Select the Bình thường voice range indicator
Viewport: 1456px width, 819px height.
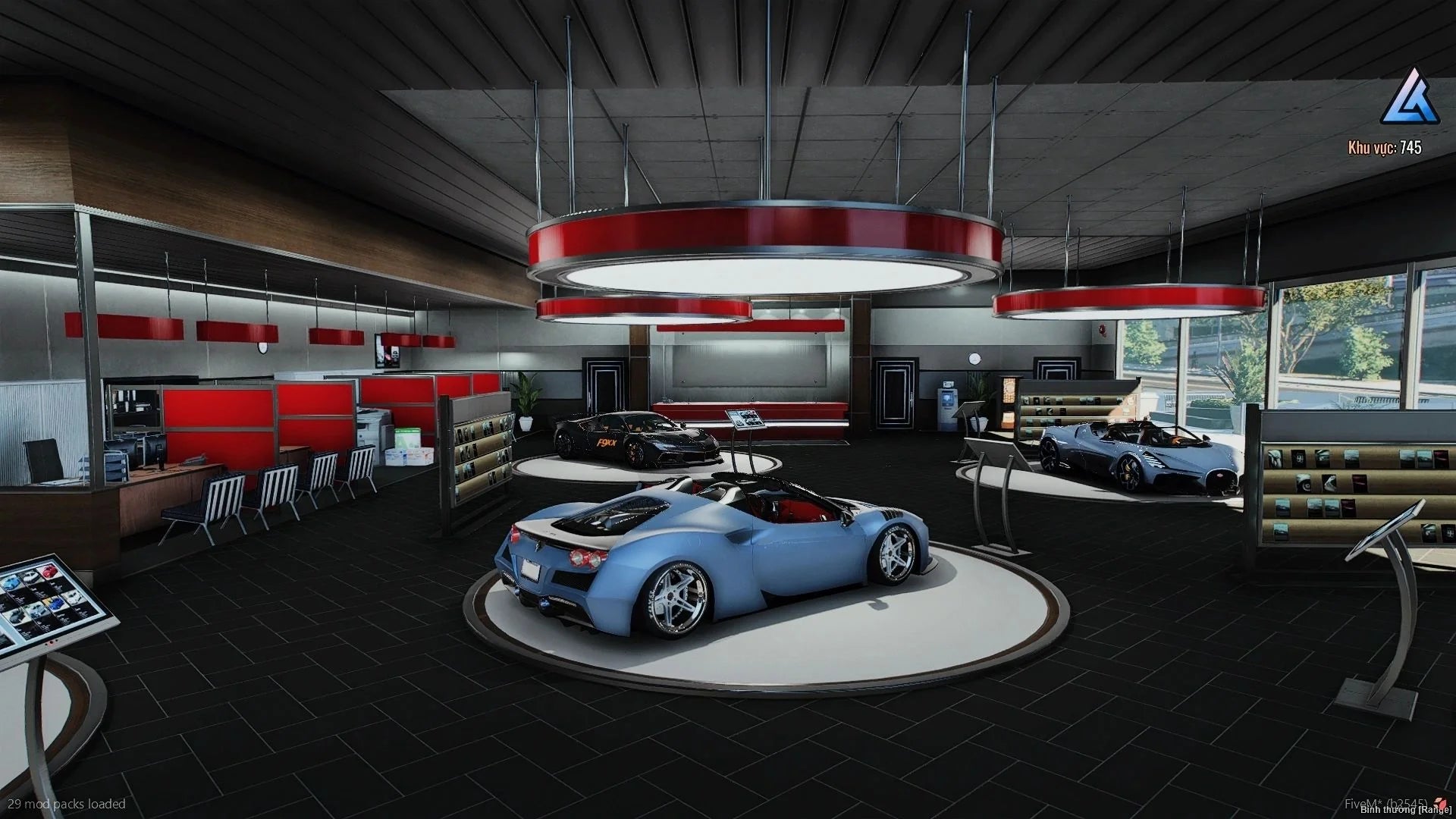pos(1405,810)
